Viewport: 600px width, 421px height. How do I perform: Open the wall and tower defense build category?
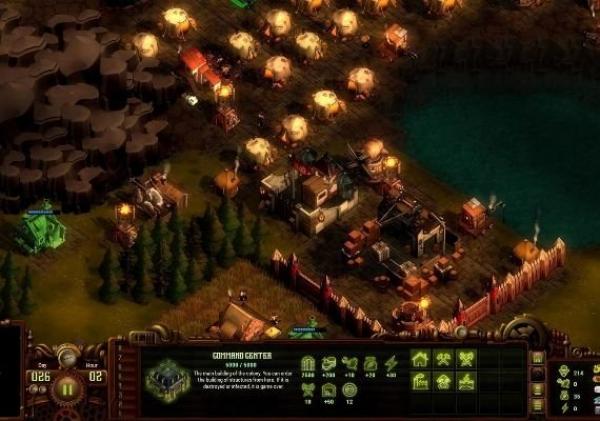465,381
